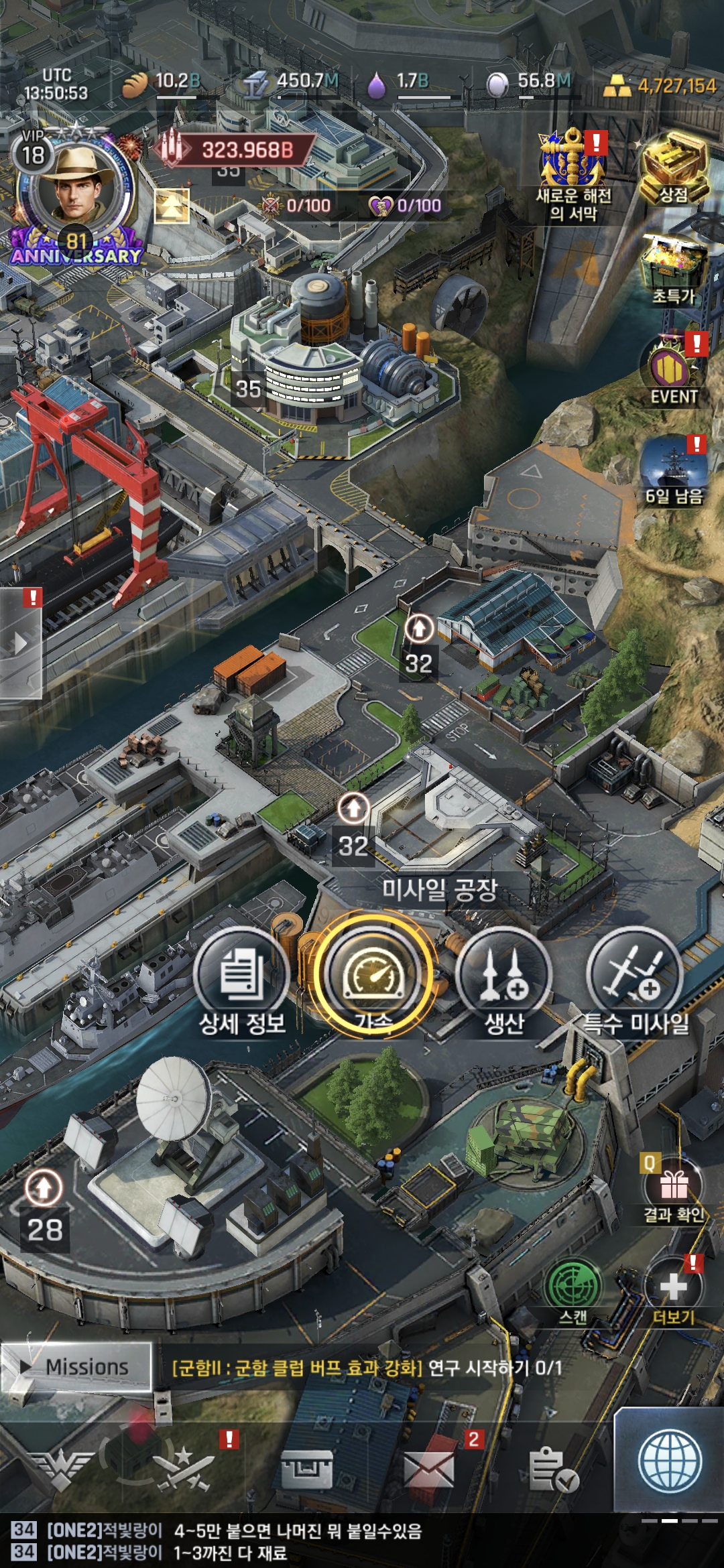Open the clipboard checklist menu
Viewport: 724px width, 1568px height.
552,1469
